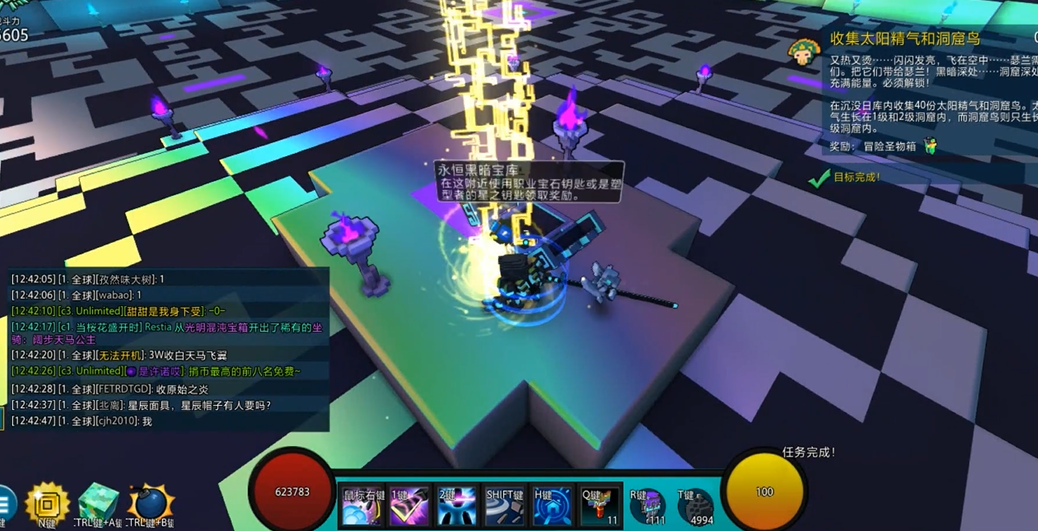The image size is (1038, 531).
Task: Activate the skill in the 2-key slot
Action: [457, 507]
